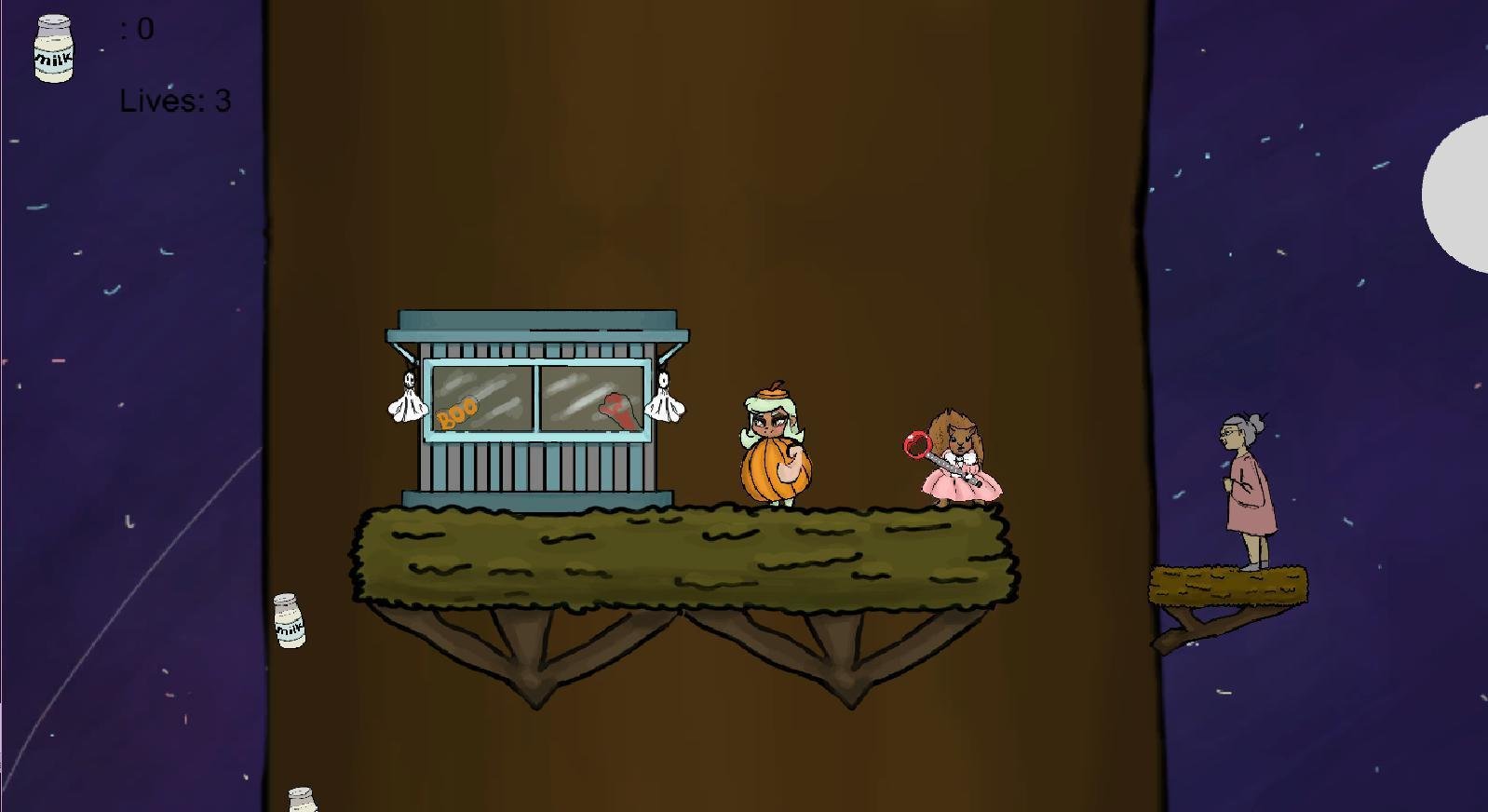
Task: Toggle the dog in the pink dress
Action: coord(959,461)
